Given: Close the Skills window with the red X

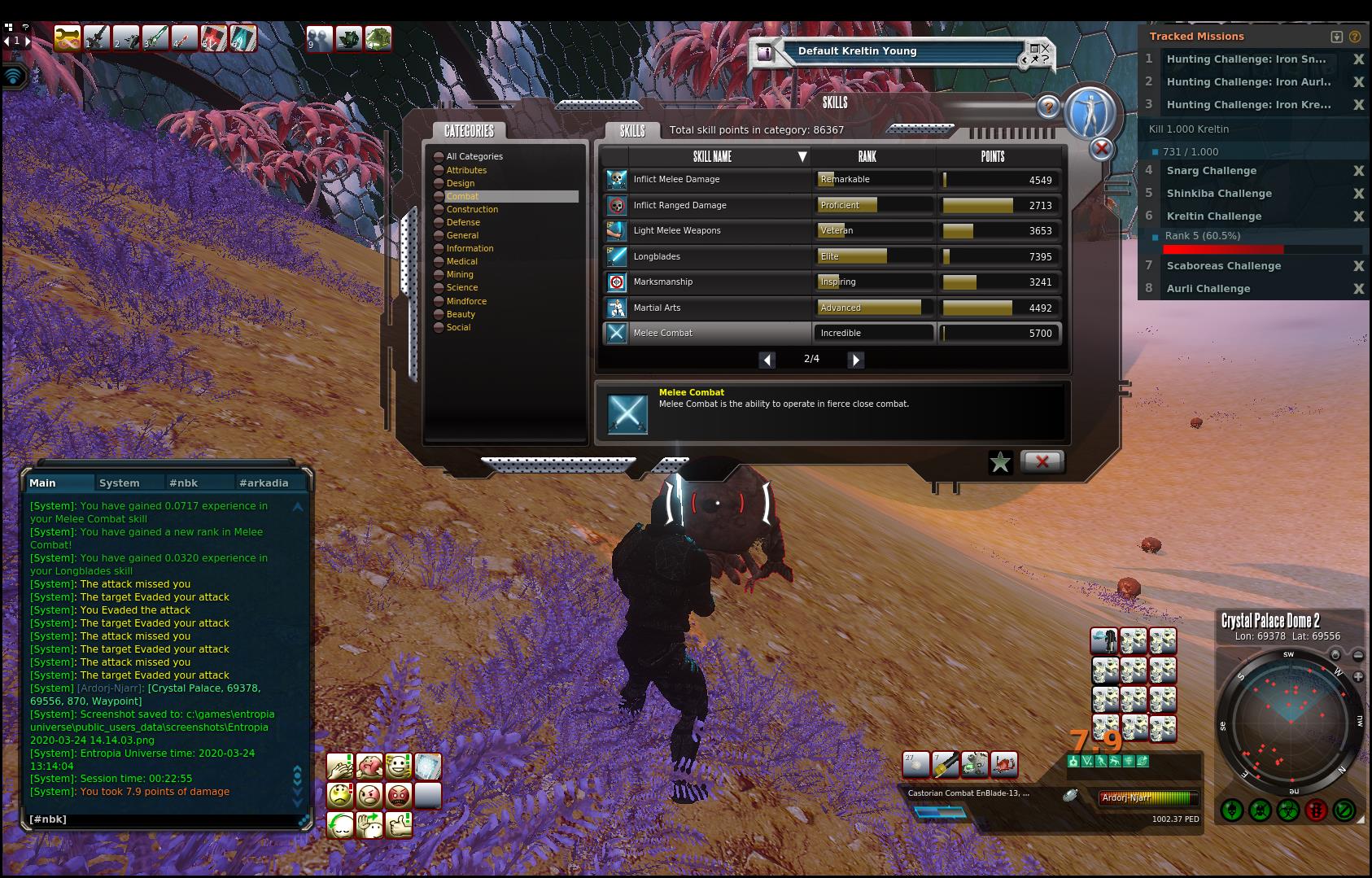Looking at the screenshot, I should [1042, 461].
